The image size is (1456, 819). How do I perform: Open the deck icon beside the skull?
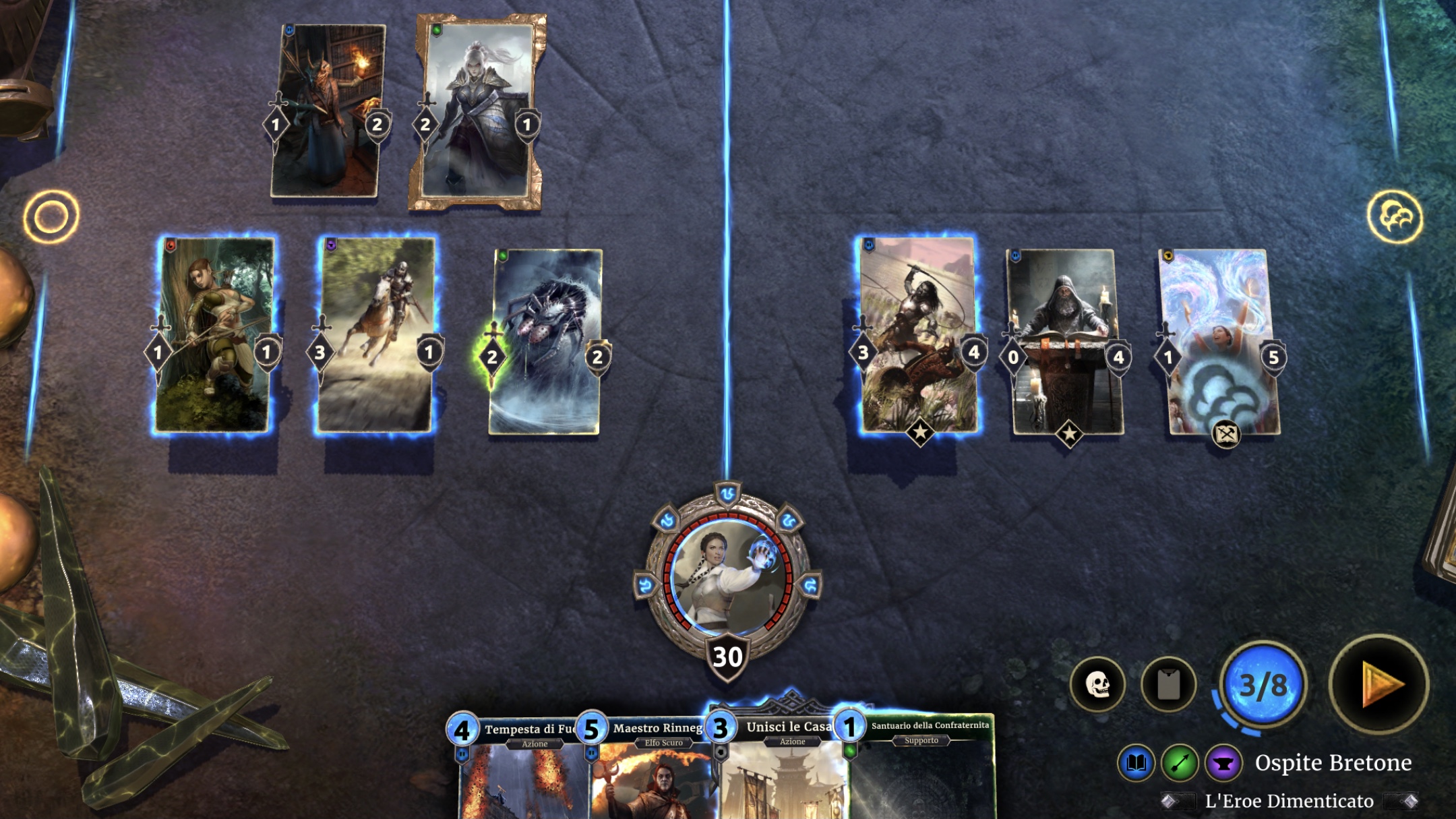coord(1168,685)
